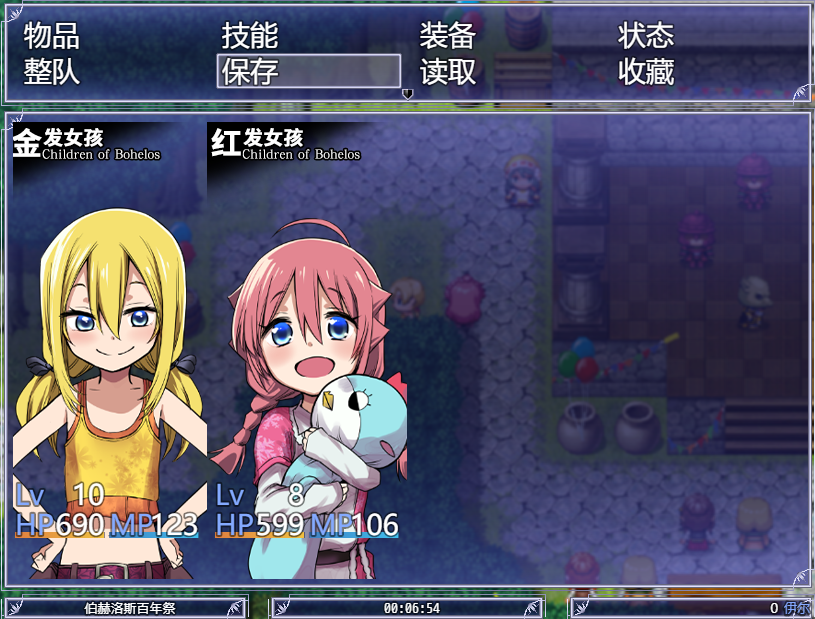
Task: Open the 物品 (Items) menu
Action: click(51, 37)
